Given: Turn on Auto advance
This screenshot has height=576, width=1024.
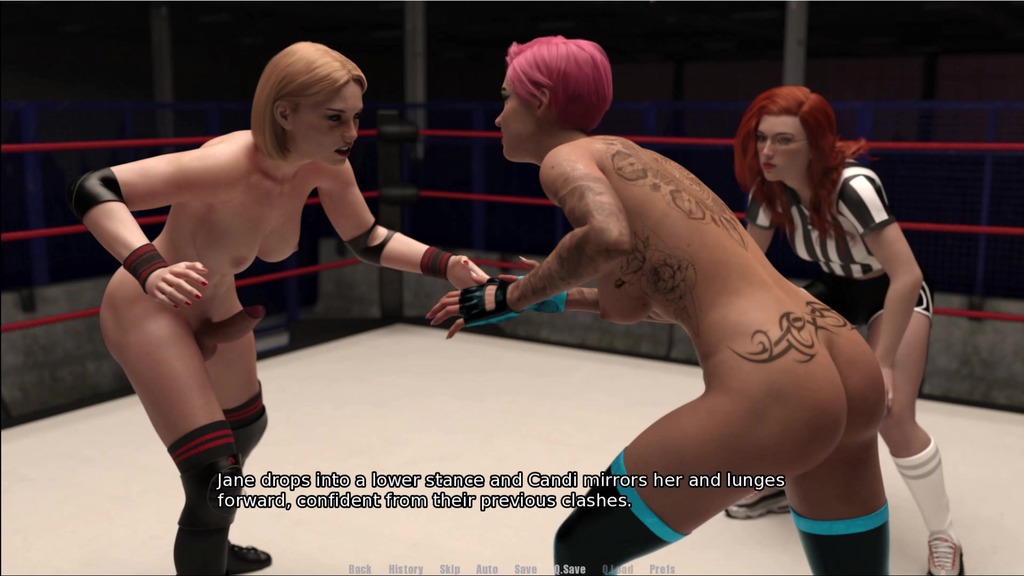Looking at the screenshot, I should click(x=487, y=569).
